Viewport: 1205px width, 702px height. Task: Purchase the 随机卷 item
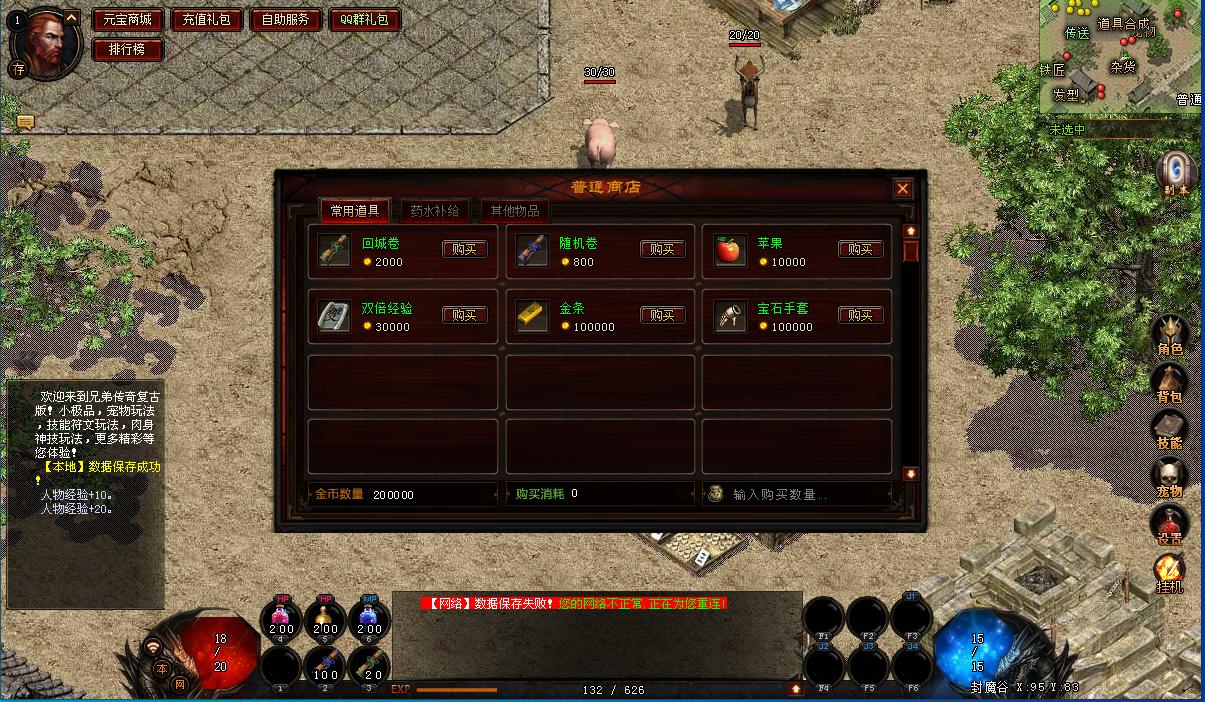[662, 249]
